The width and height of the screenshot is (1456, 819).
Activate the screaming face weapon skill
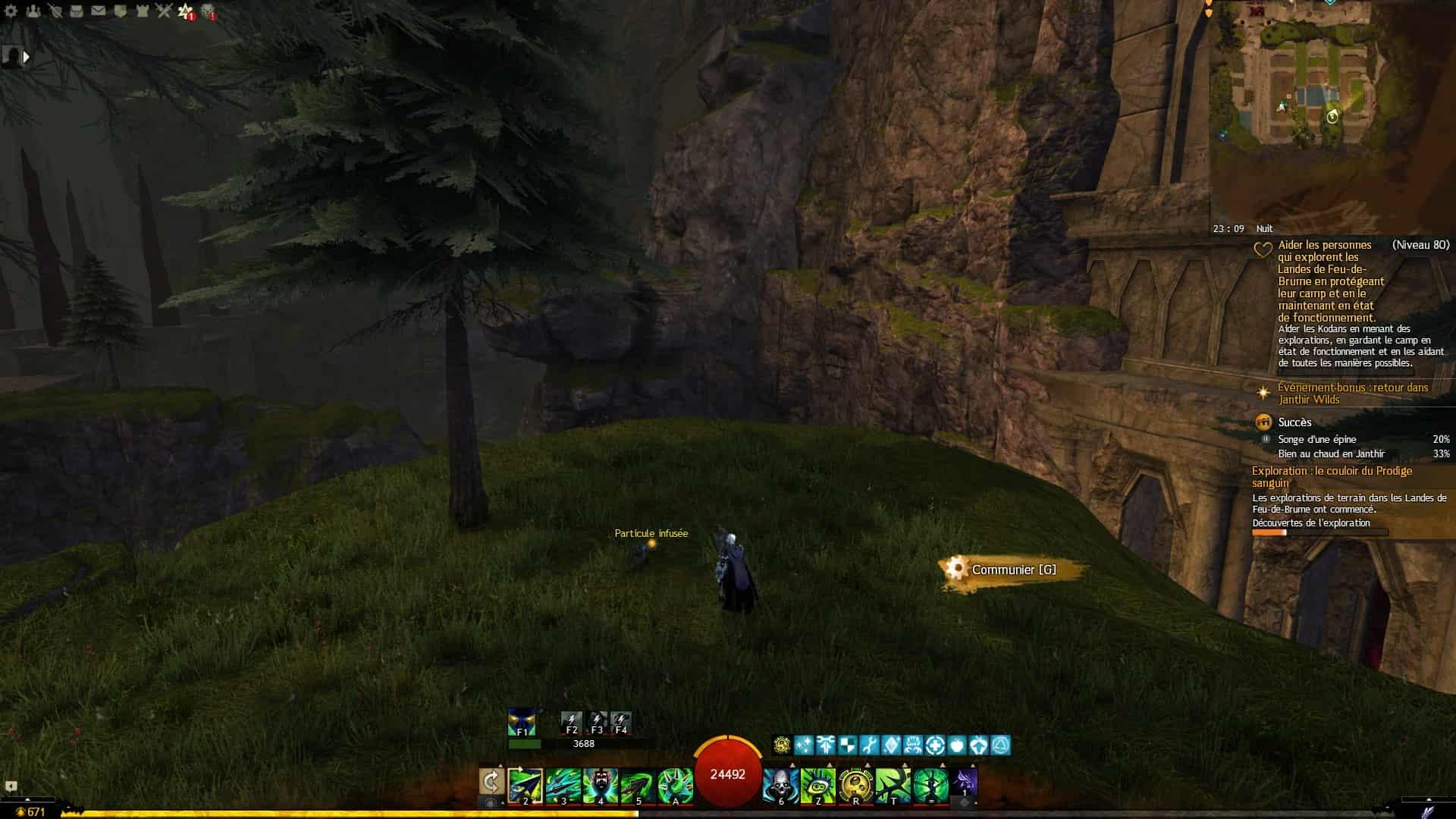tap(601, 785)
